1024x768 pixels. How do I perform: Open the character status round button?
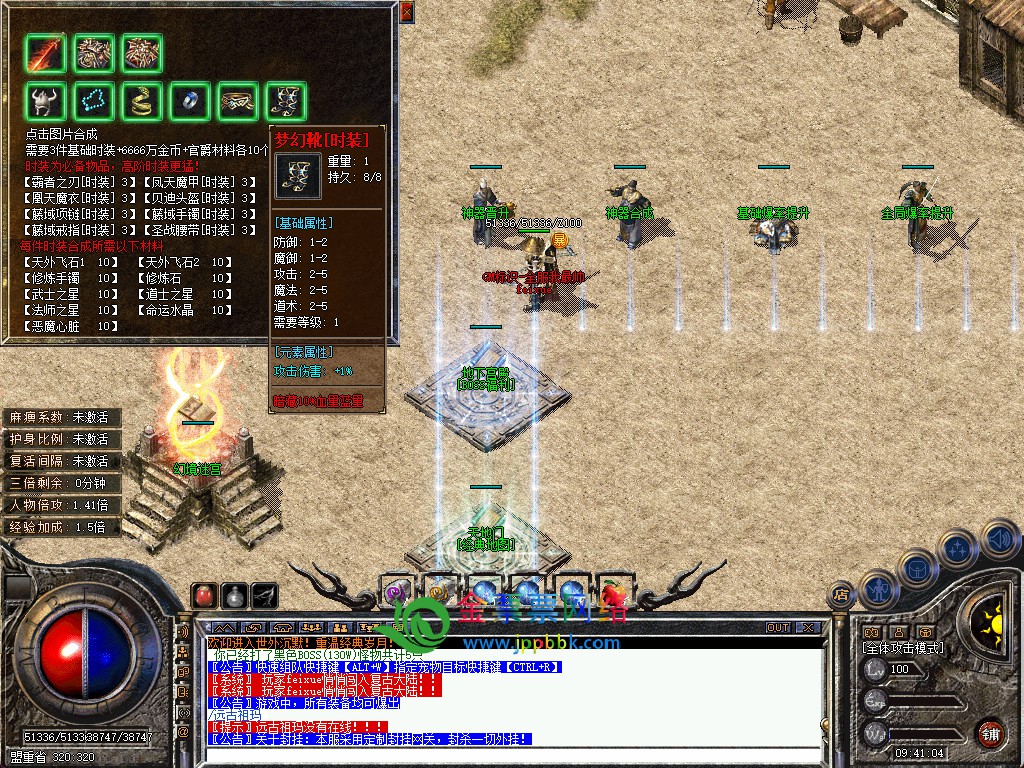tap(877, 589)
